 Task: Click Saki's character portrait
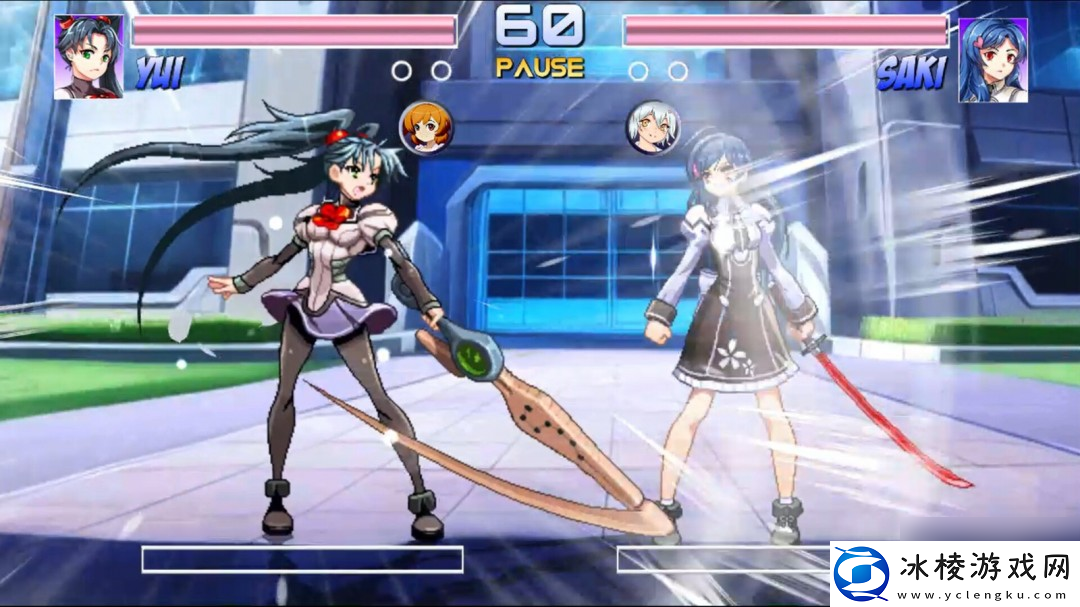pyautogui.click(x=993, y=59)
